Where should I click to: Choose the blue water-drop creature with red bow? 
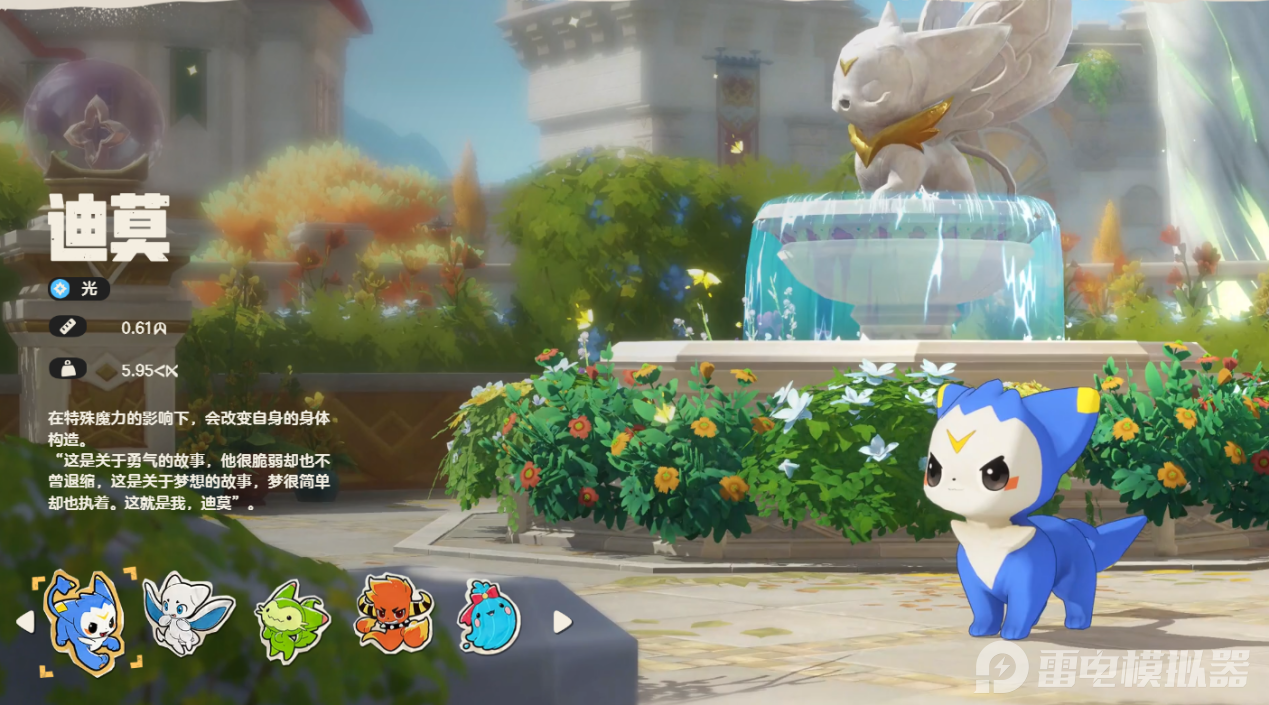489,616
